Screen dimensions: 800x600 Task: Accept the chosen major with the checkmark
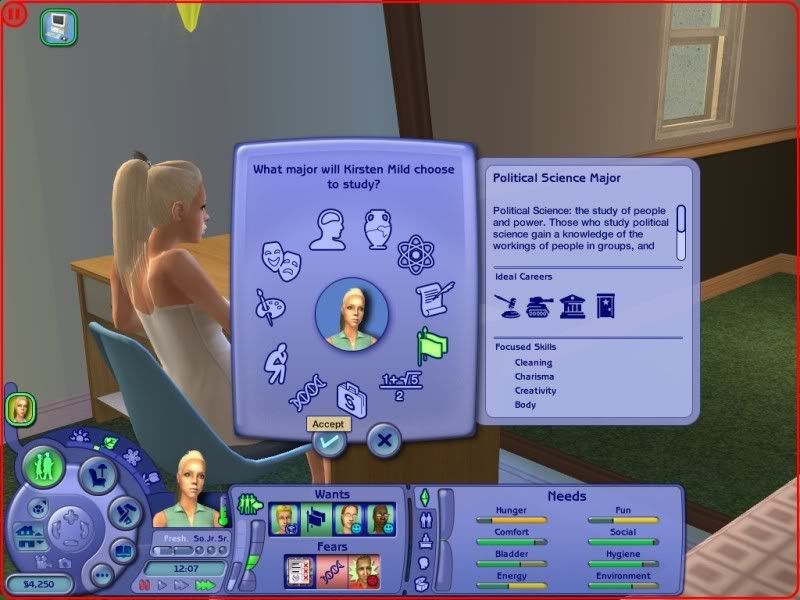[330, 441]
